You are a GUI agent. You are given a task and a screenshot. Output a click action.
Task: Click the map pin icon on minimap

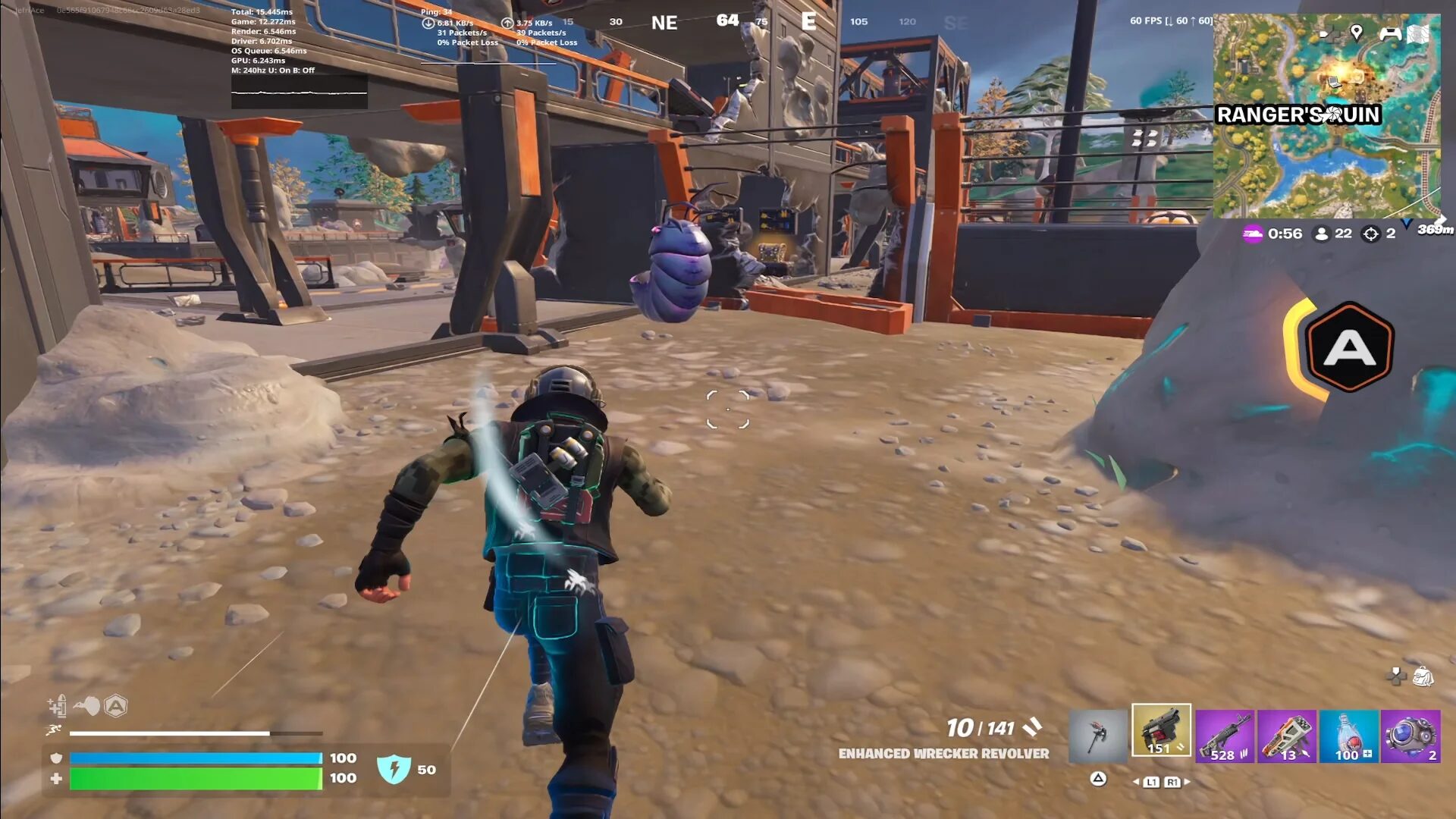(x=1357, y=33)
